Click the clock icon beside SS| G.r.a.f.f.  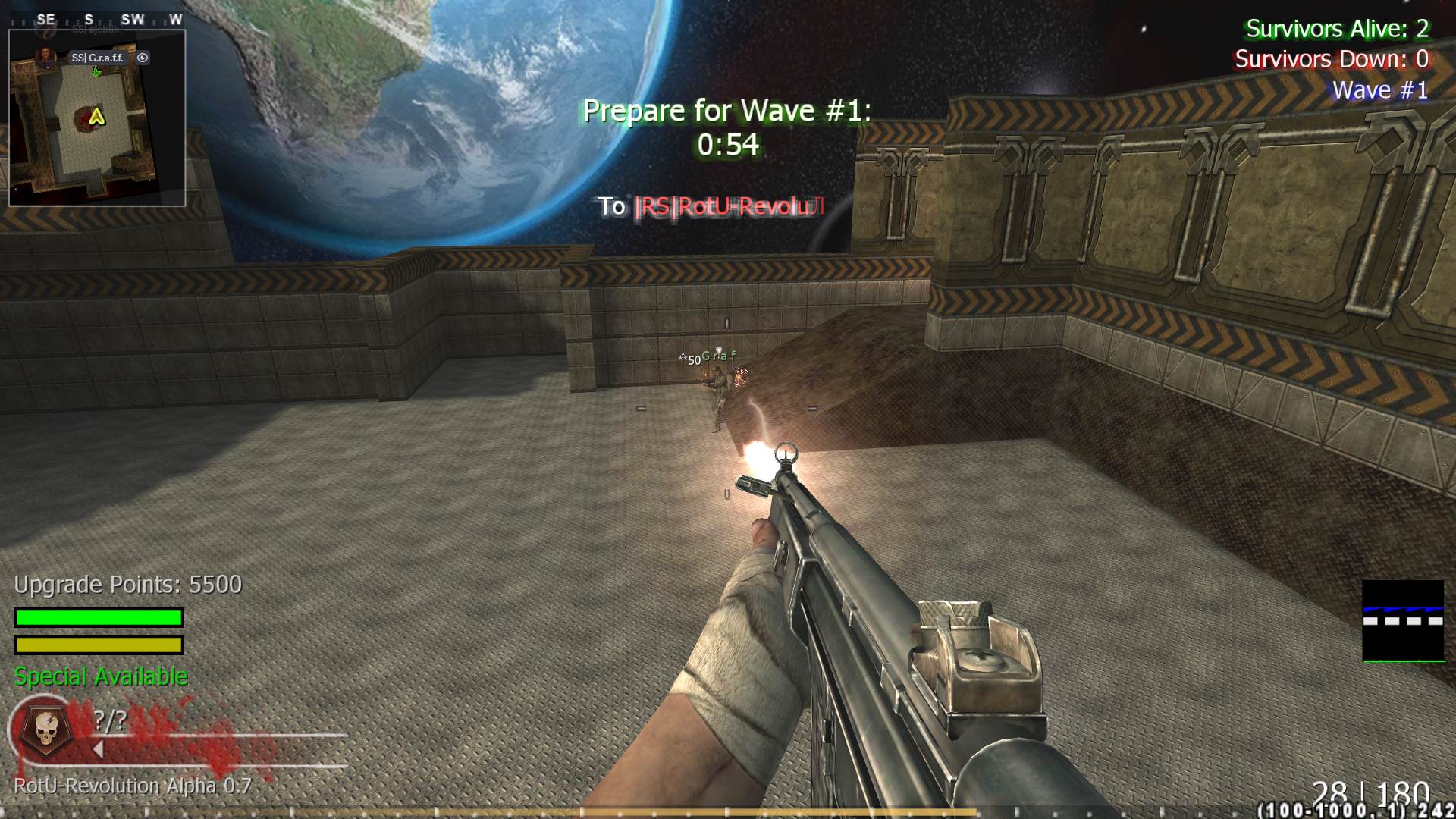[x=143, y=58]
